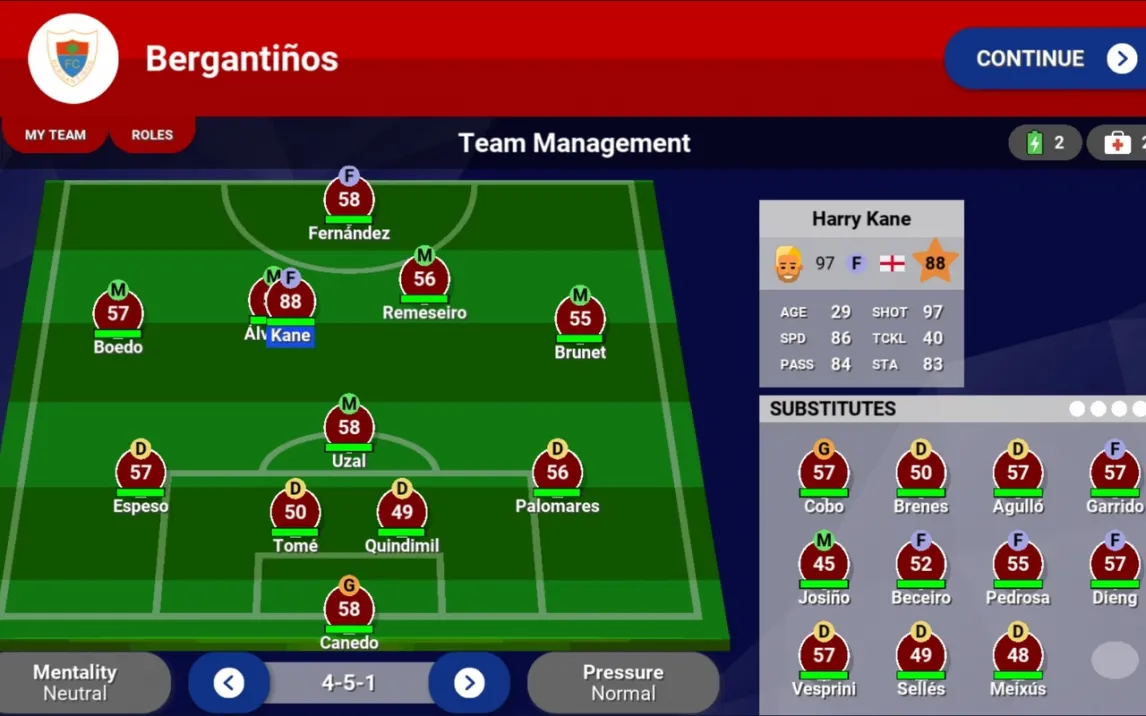This screenshot has width=1146, height=716.
Task: Select midfielder Uzal
Action: tap(349, 428)
